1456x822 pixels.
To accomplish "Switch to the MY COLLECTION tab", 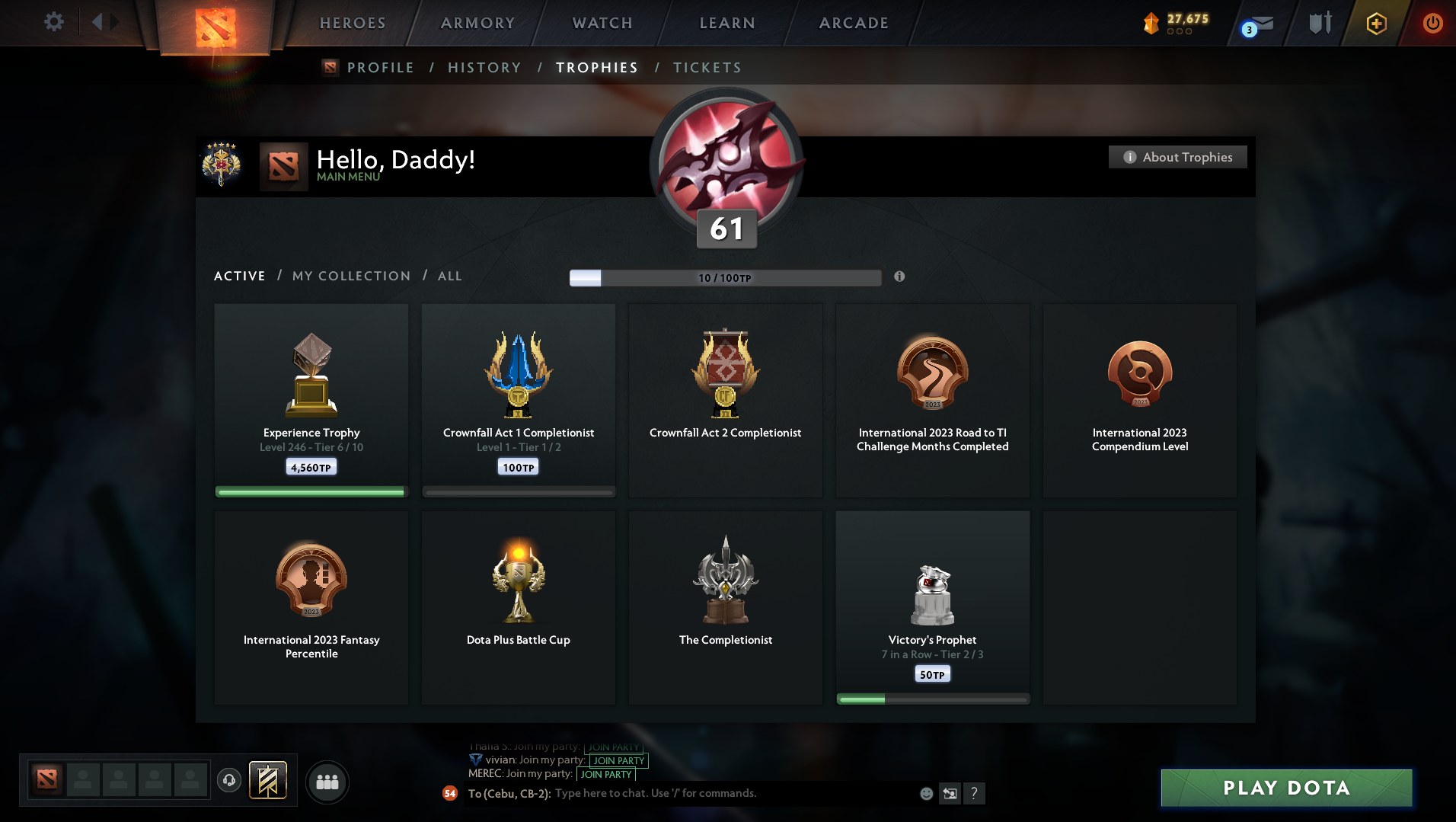I will coord(350,276).
